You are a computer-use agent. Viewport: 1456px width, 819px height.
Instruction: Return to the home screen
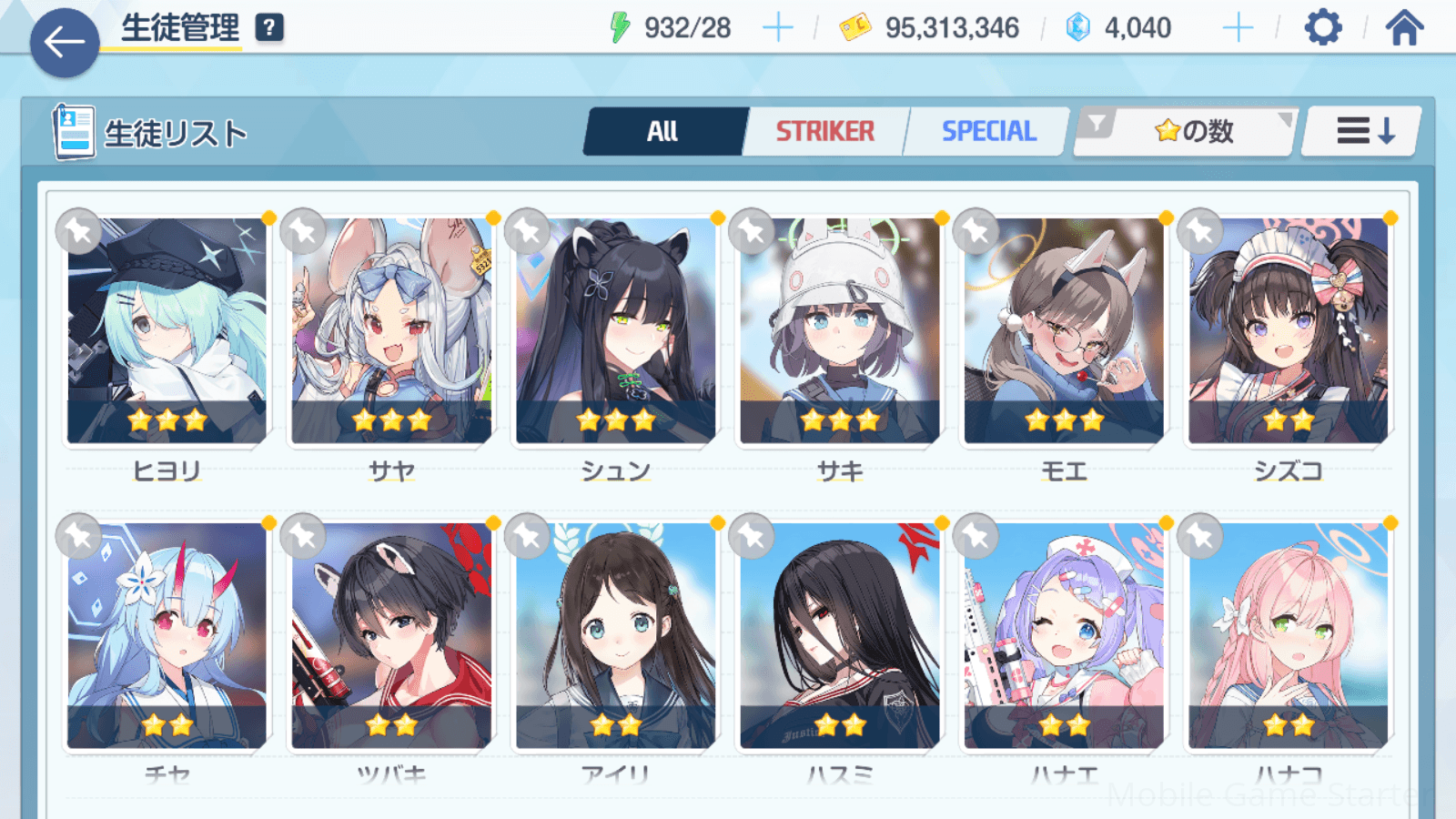tap(1404, 28)
